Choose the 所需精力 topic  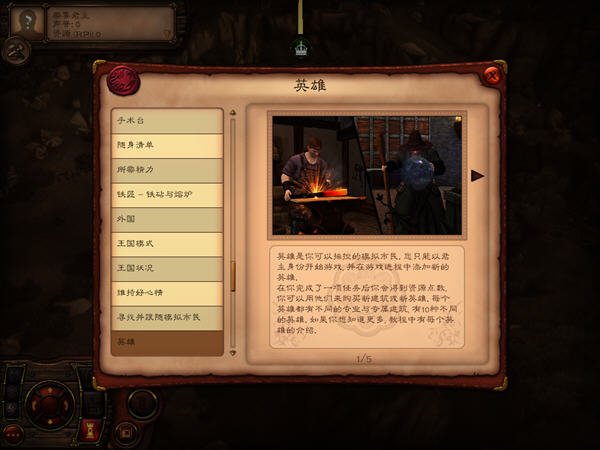166,170
